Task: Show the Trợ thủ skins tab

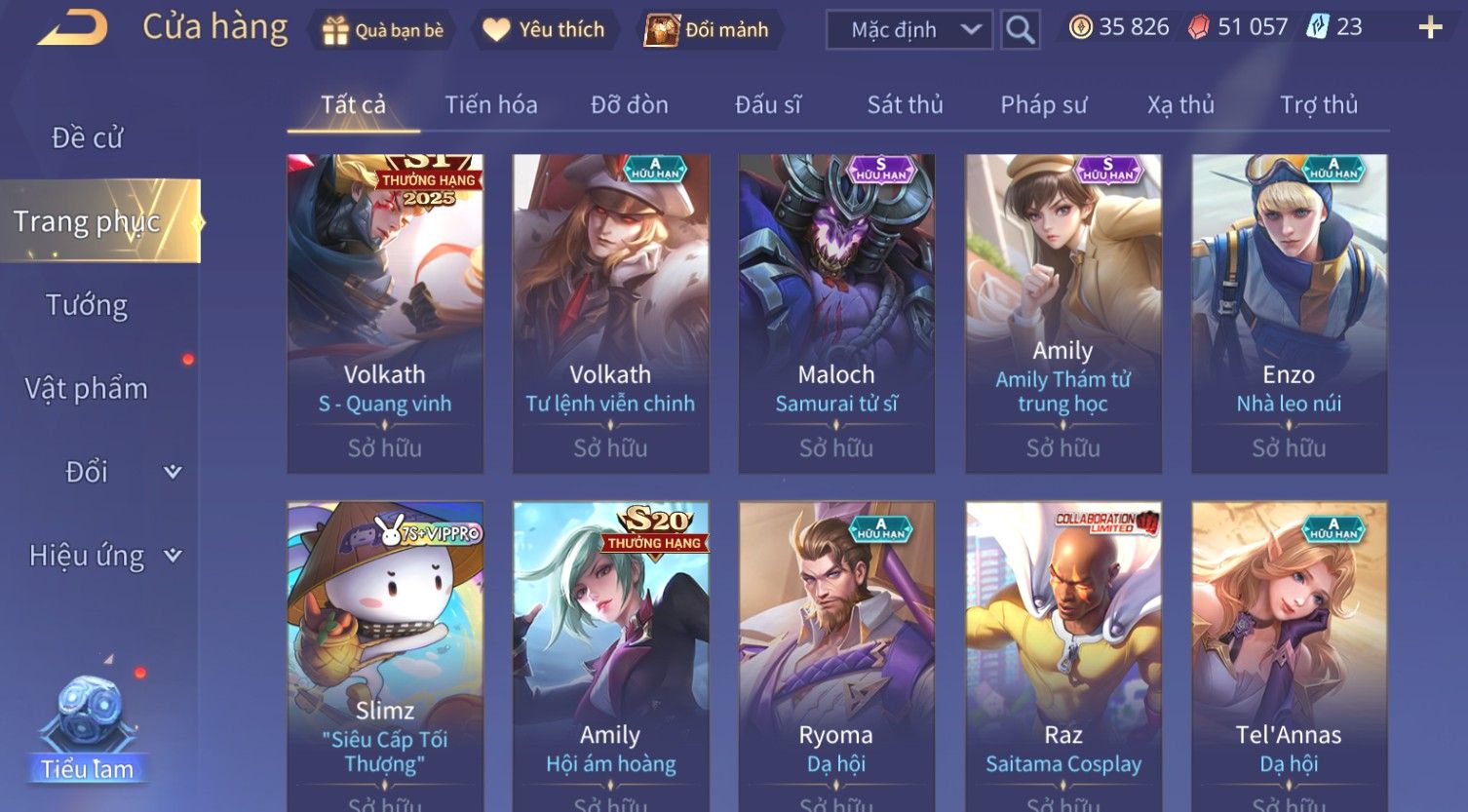Action: click(1318, 104)
